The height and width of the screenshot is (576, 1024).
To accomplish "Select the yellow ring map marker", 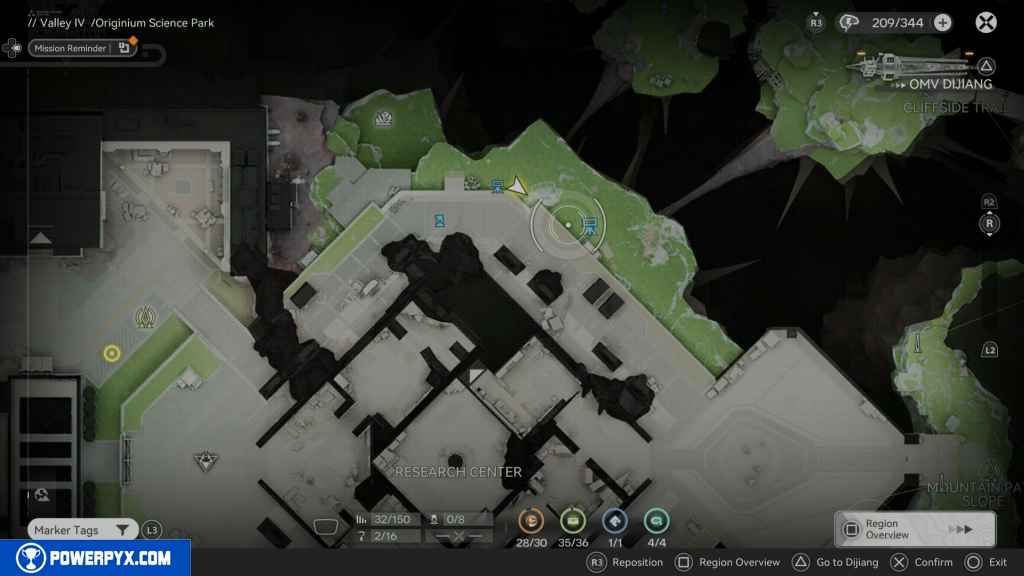I will [x=111, y=353].
